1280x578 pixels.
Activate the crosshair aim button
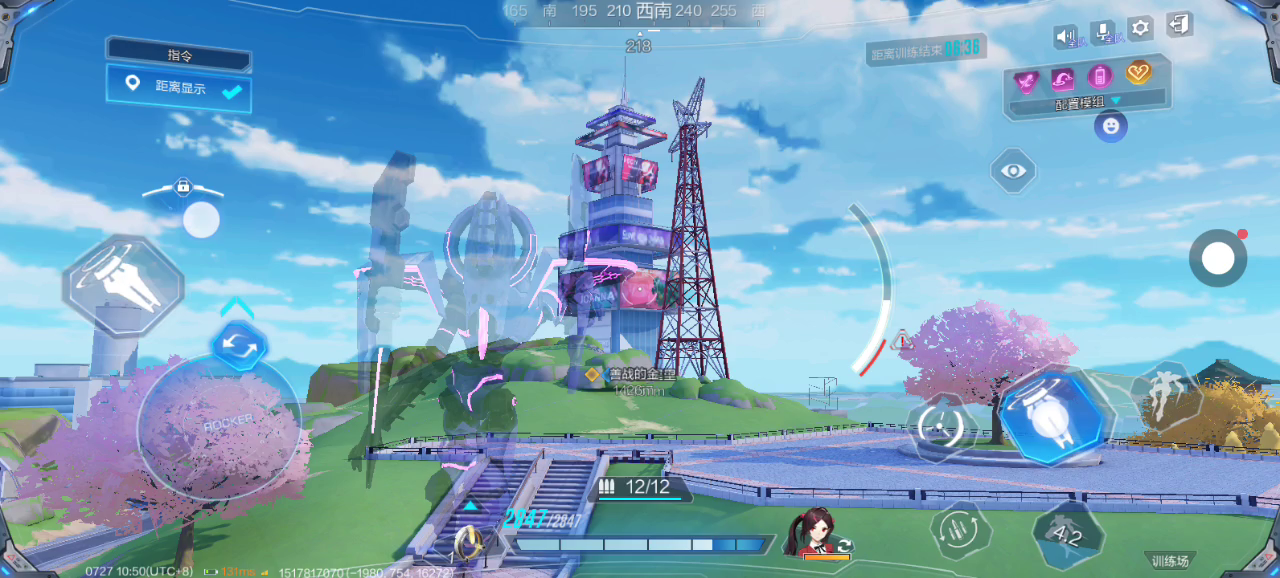tap(939, 426)
